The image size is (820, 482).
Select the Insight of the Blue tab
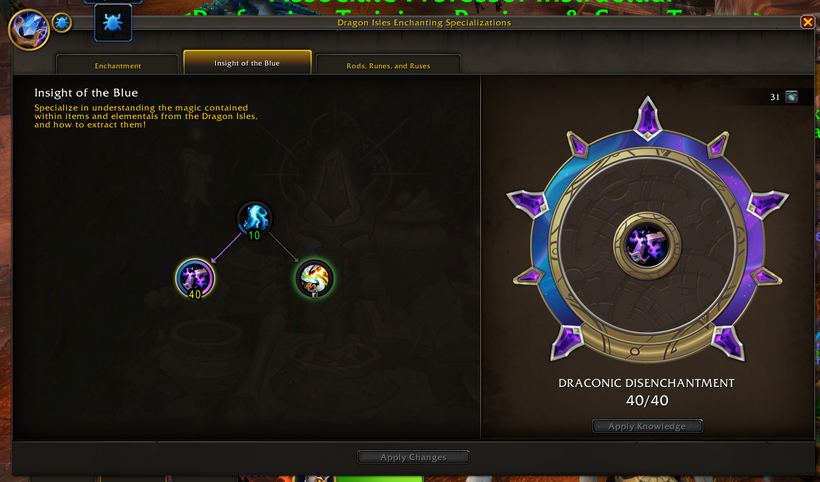coord(247,63)
